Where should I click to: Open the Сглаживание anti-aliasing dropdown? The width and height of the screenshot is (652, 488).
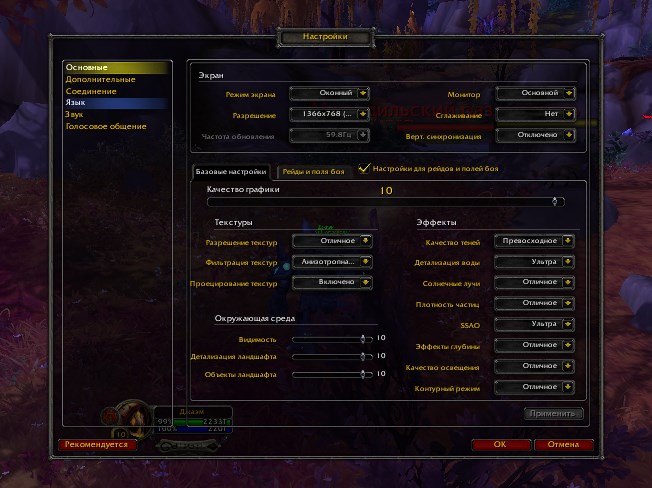coord(534,114)
